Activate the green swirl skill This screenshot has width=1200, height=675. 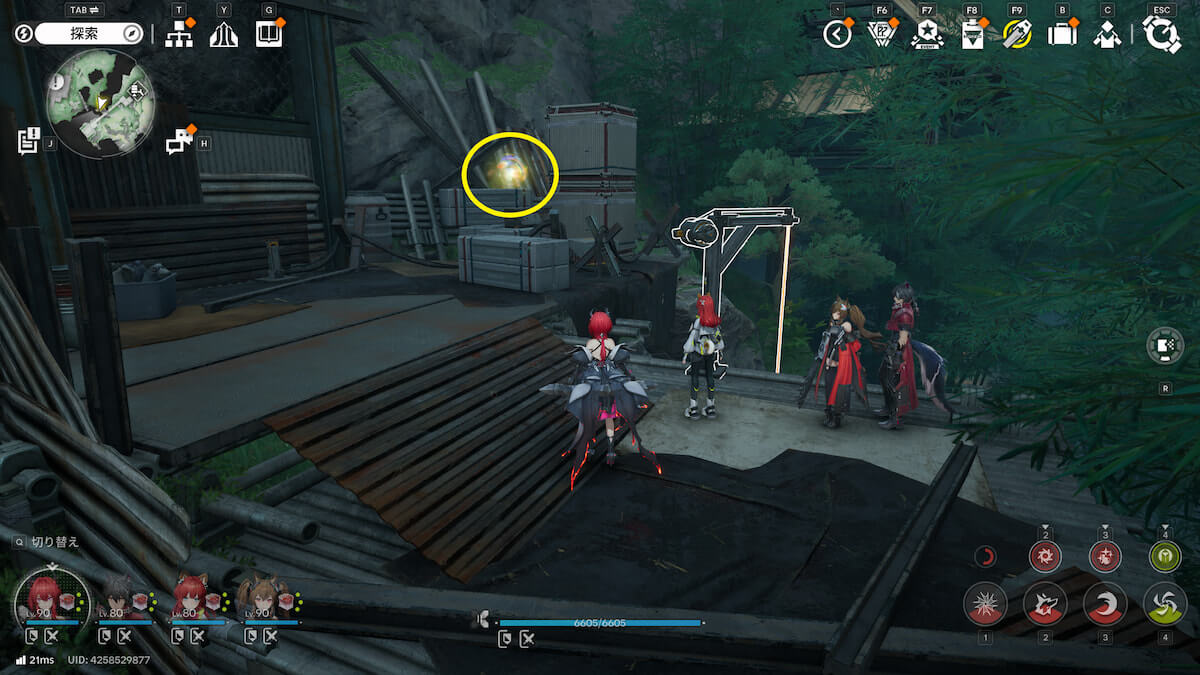pos(1165,604)
